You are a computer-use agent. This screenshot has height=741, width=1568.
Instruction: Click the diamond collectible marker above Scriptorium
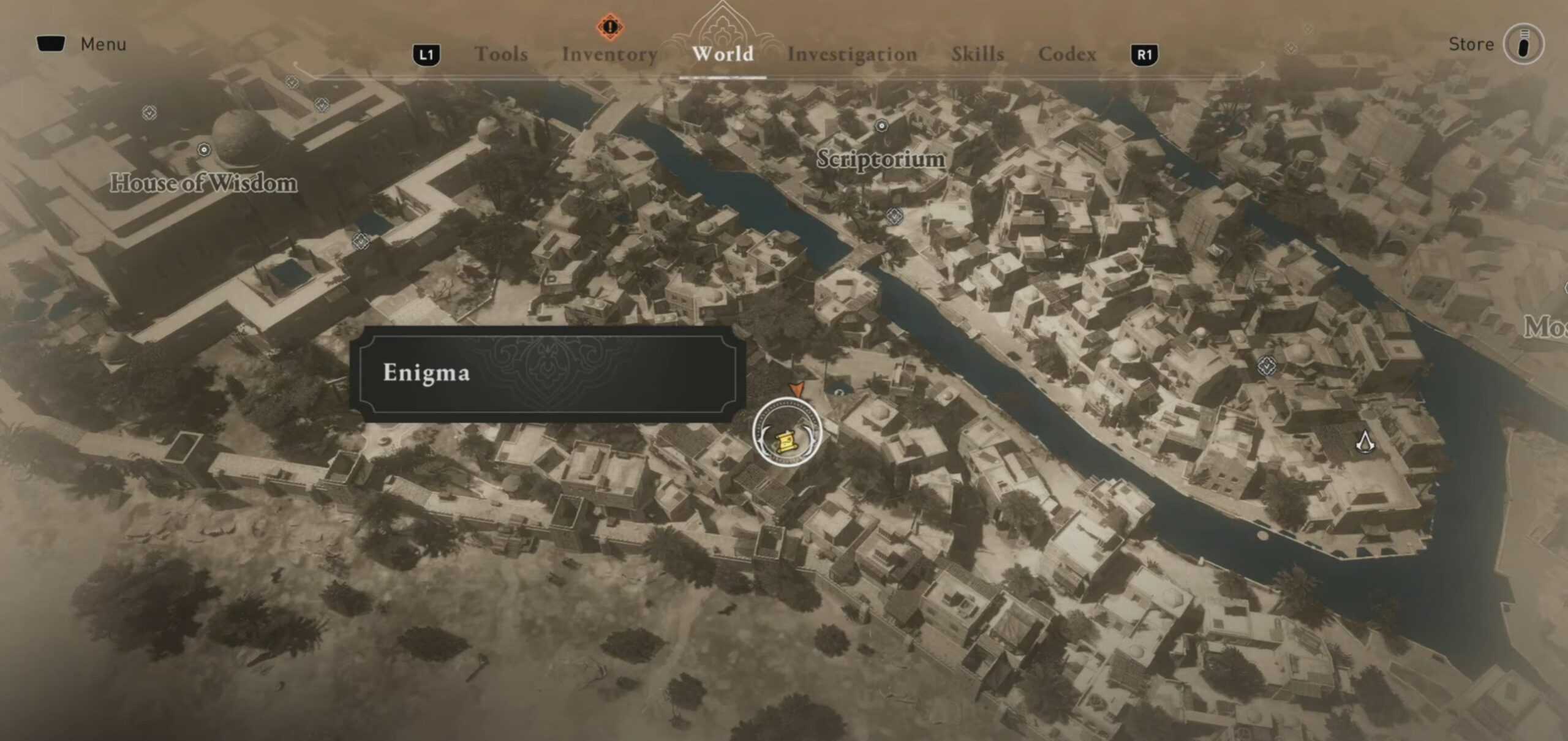(x=882, y=126)
